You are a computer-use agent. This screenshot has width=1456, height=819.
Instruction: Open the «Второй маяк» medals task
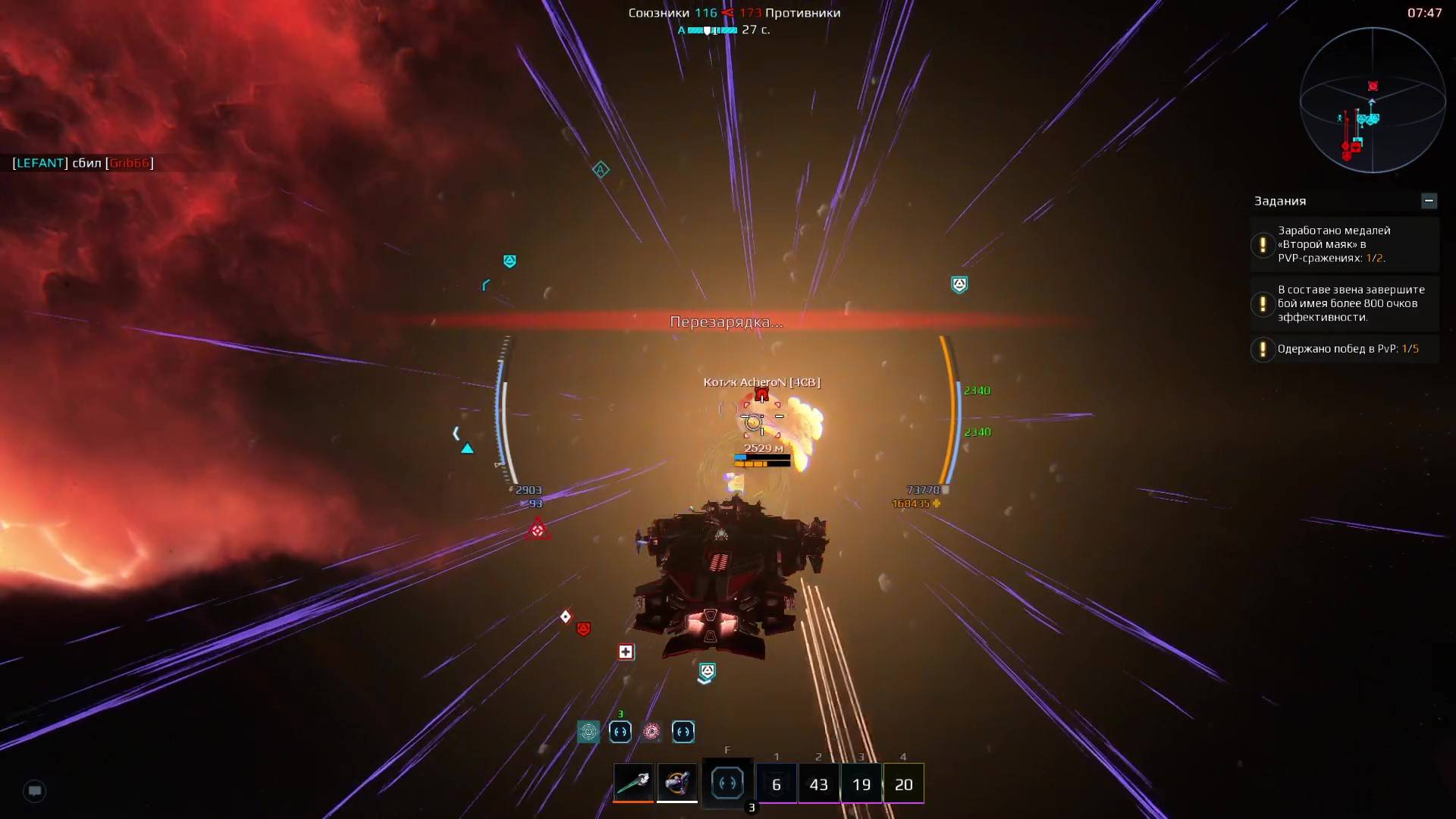point(1344,244)
